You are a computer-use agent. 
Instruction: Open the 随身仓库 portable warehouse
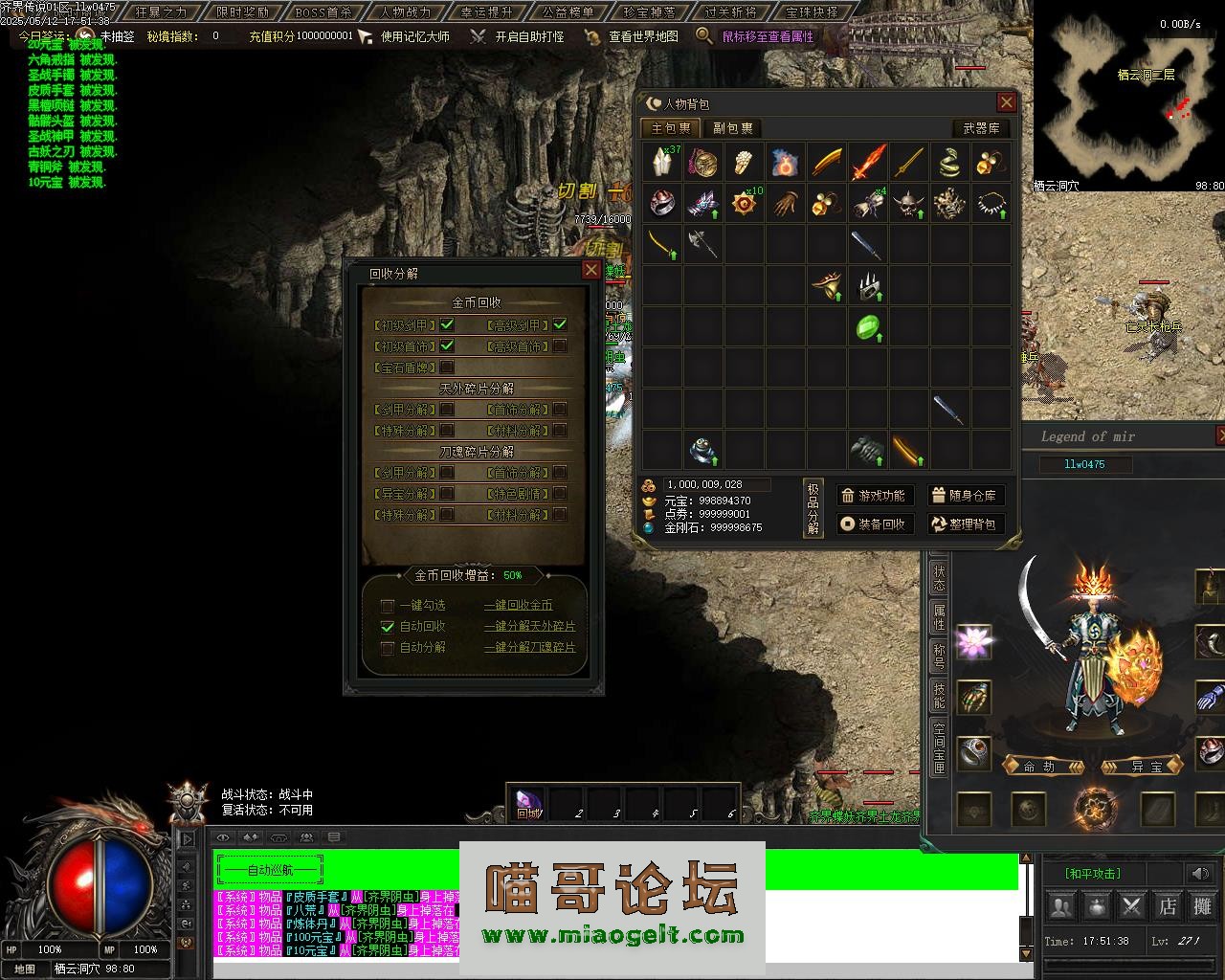[964, 495]
